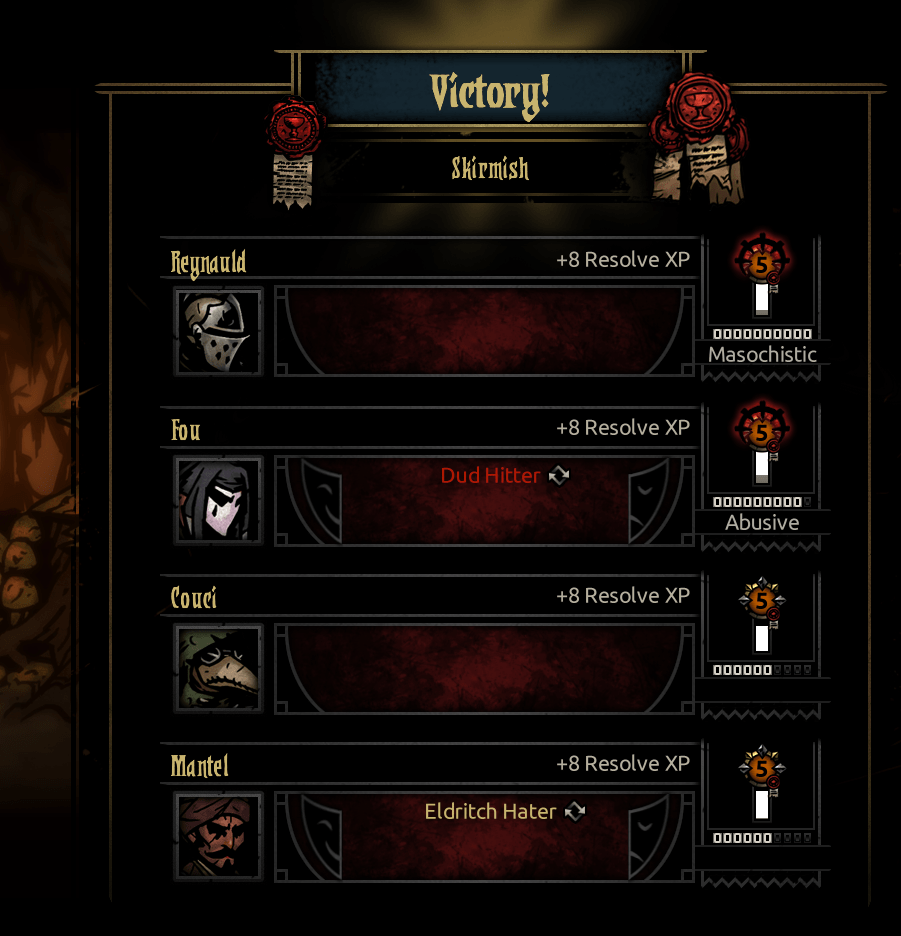Click Reynauld's resolve level 5 icon
The width and height of the screenshot is (901, 936).
762,264
